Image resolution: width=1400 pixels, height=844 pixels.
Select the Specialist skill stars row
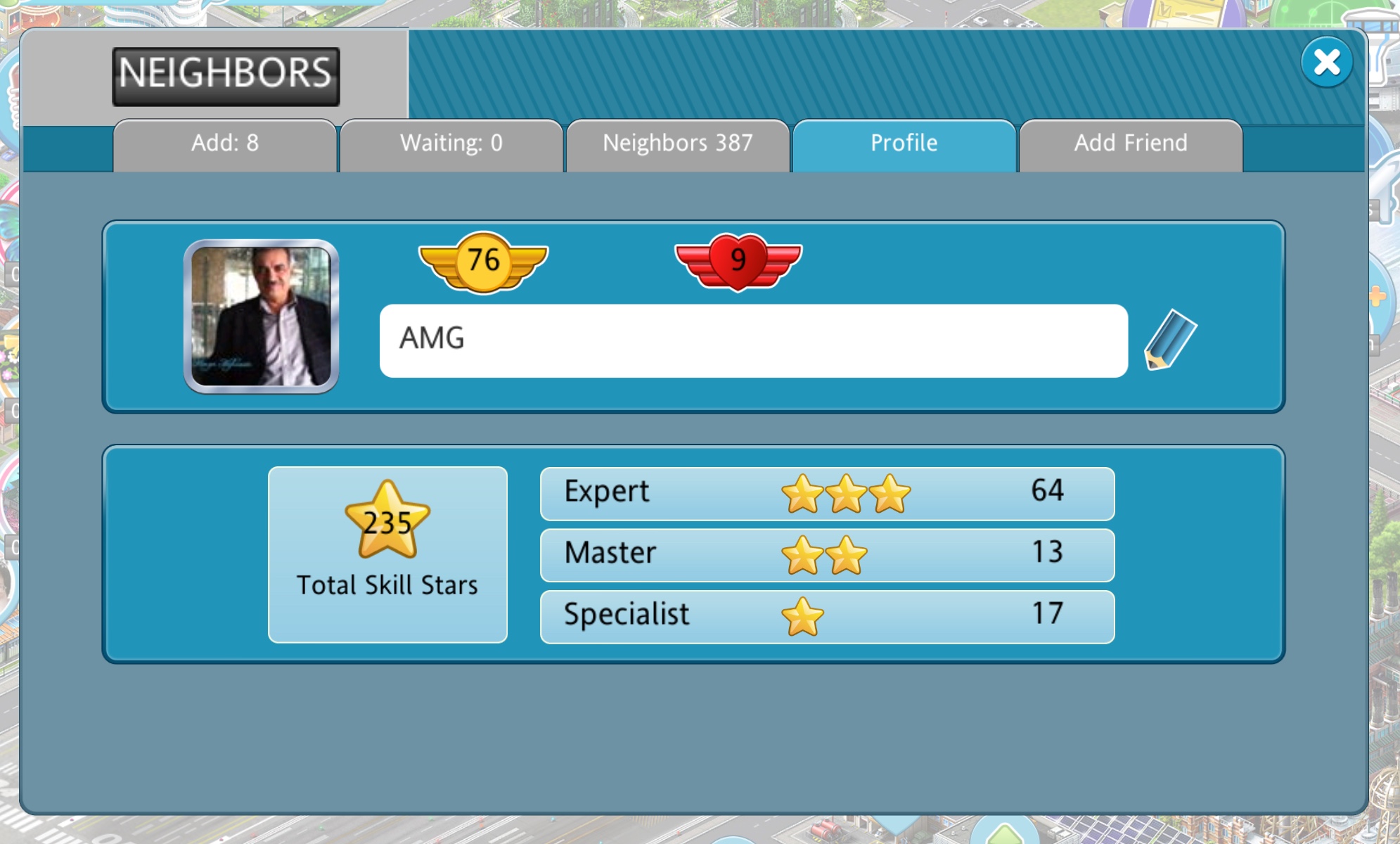[x=827, y=617]
